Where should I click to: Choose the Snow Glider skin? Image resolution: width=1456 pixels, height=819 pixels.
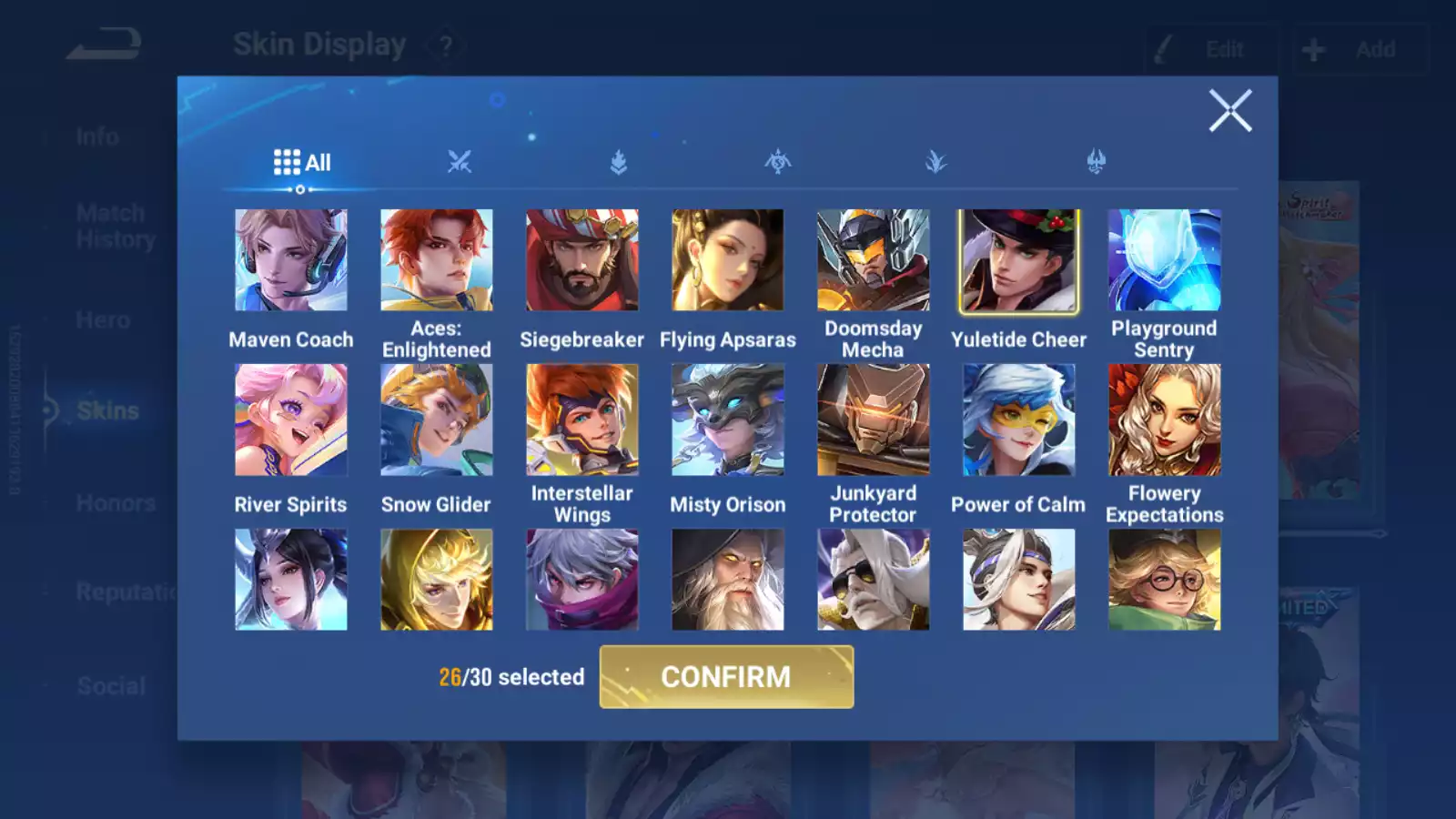click(x=436, y=420)
